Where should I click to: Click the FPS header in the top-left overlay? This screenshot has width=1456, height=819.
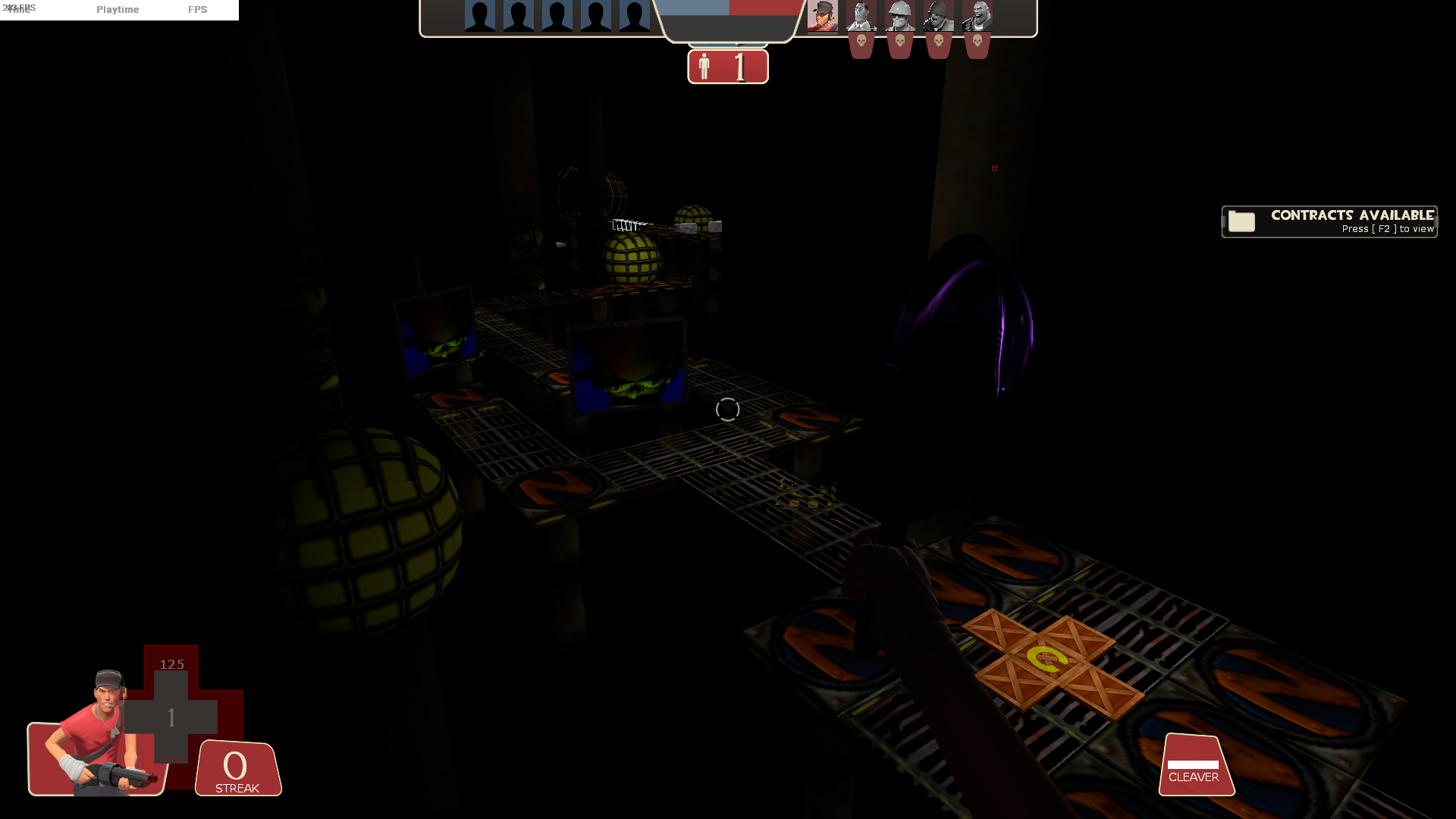tap(198, 10)
